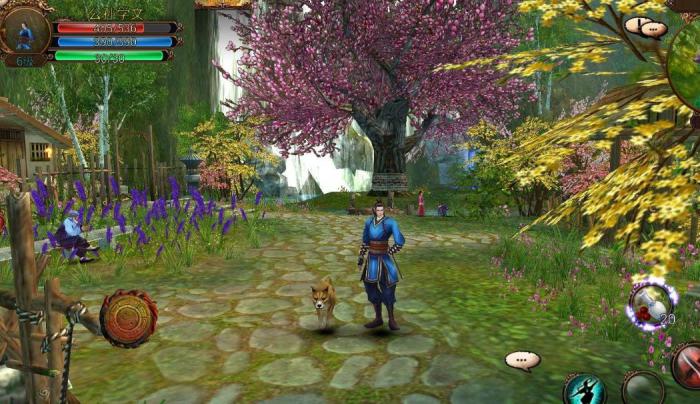Open the player character portrait

pos(25,31)
